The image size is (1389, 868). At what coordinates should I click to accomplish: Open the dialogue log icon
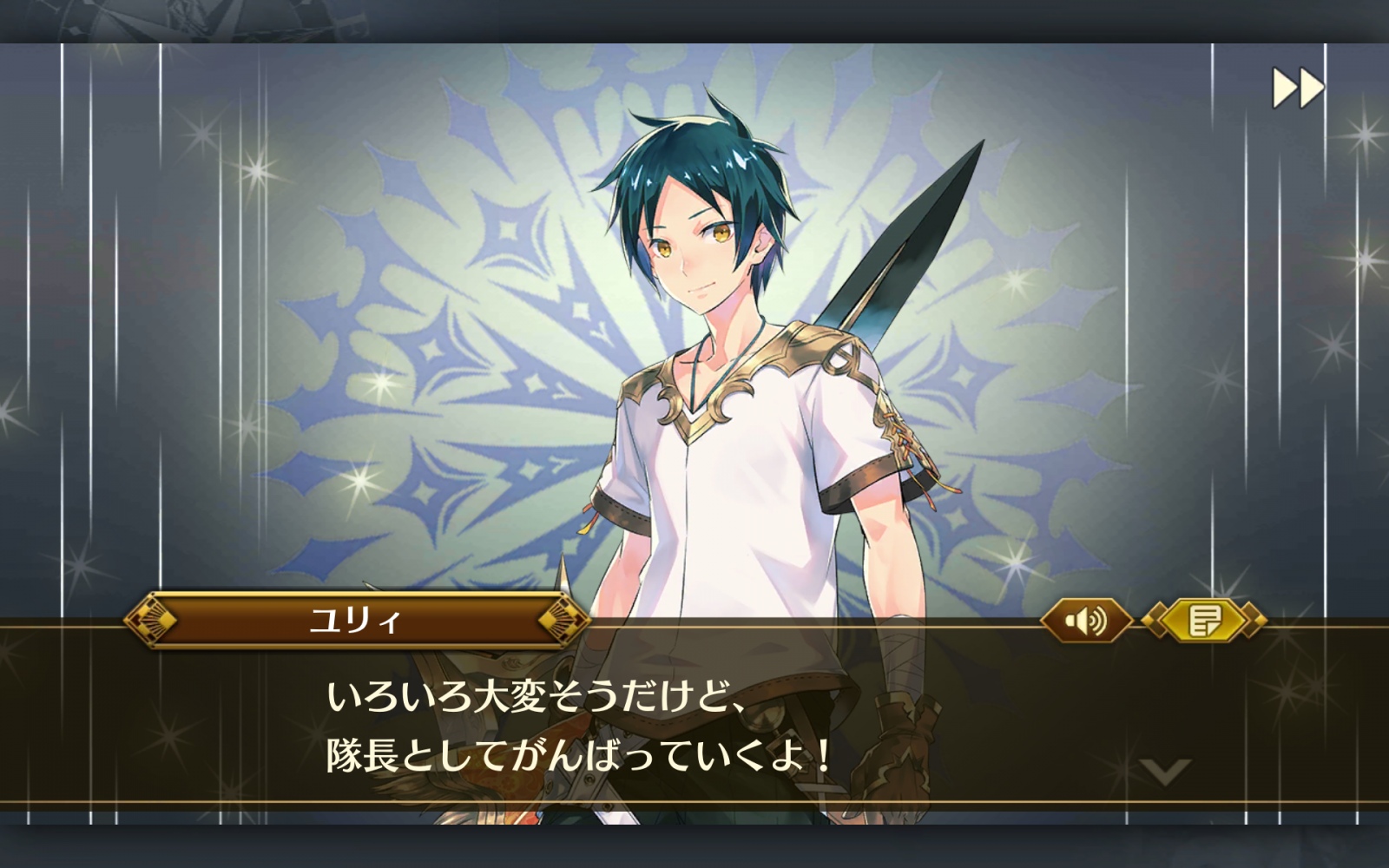click(x=1205, y=621)
